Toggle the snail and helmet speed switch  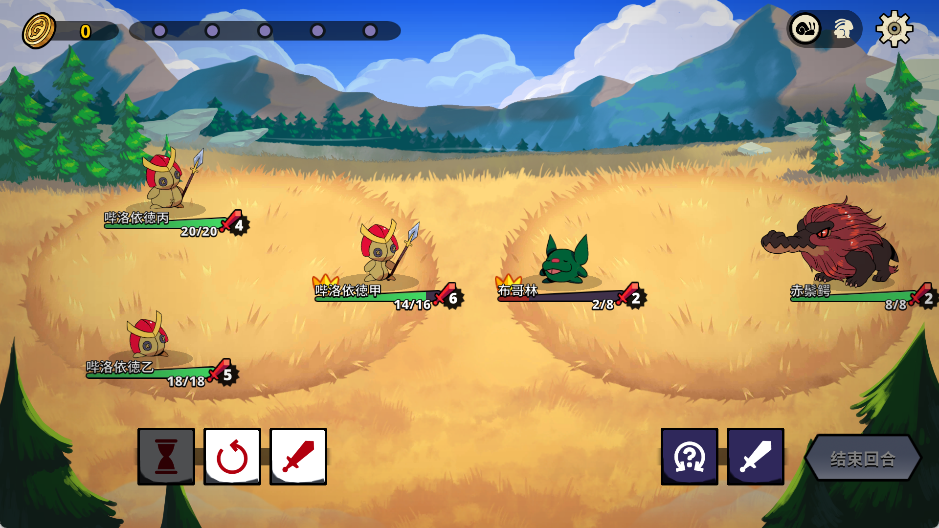(x=824, y=29)
